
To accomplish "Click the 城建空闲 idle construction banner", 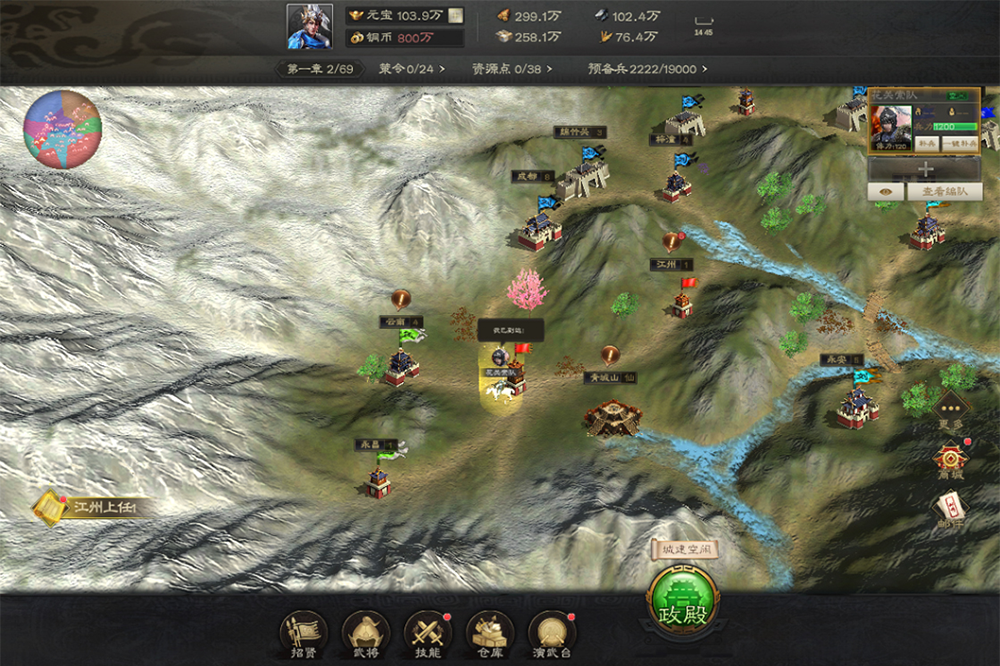I will (685, 549).
